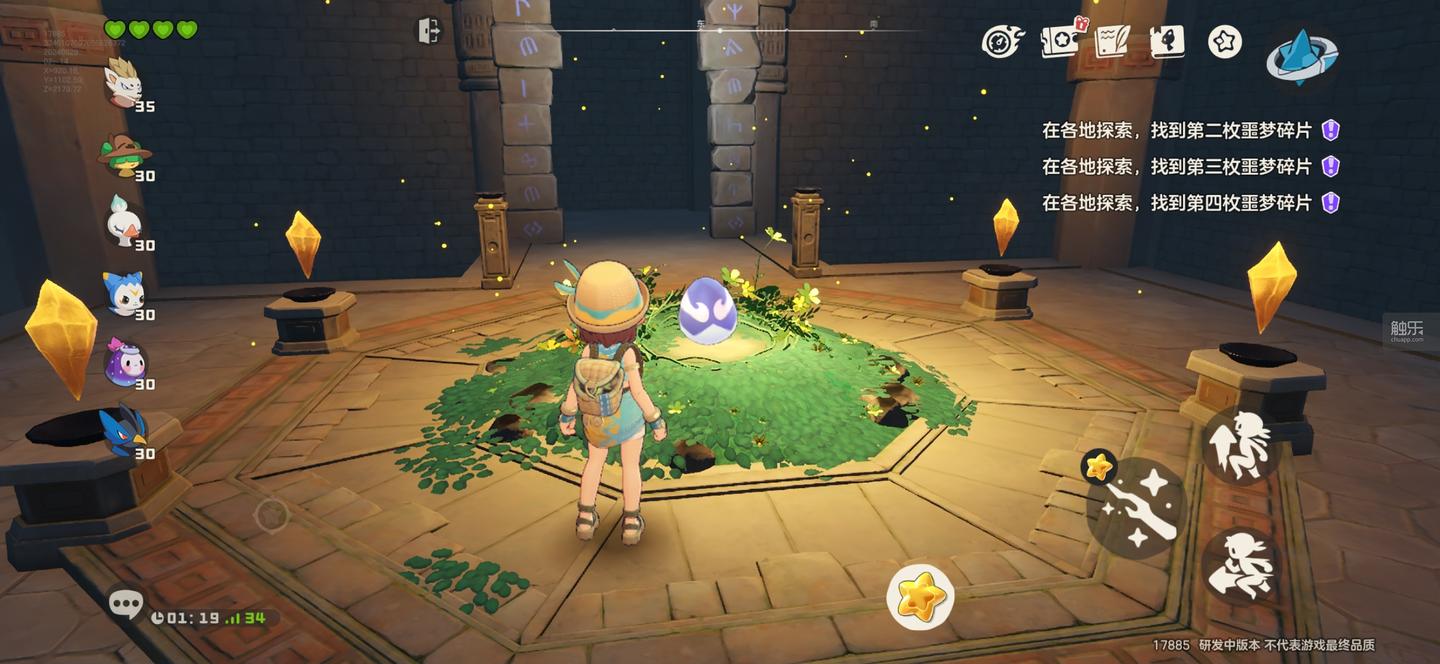This screenshot has width=1440, height=664.
Task: Activate the jump action button
Action: point(1241,443)
